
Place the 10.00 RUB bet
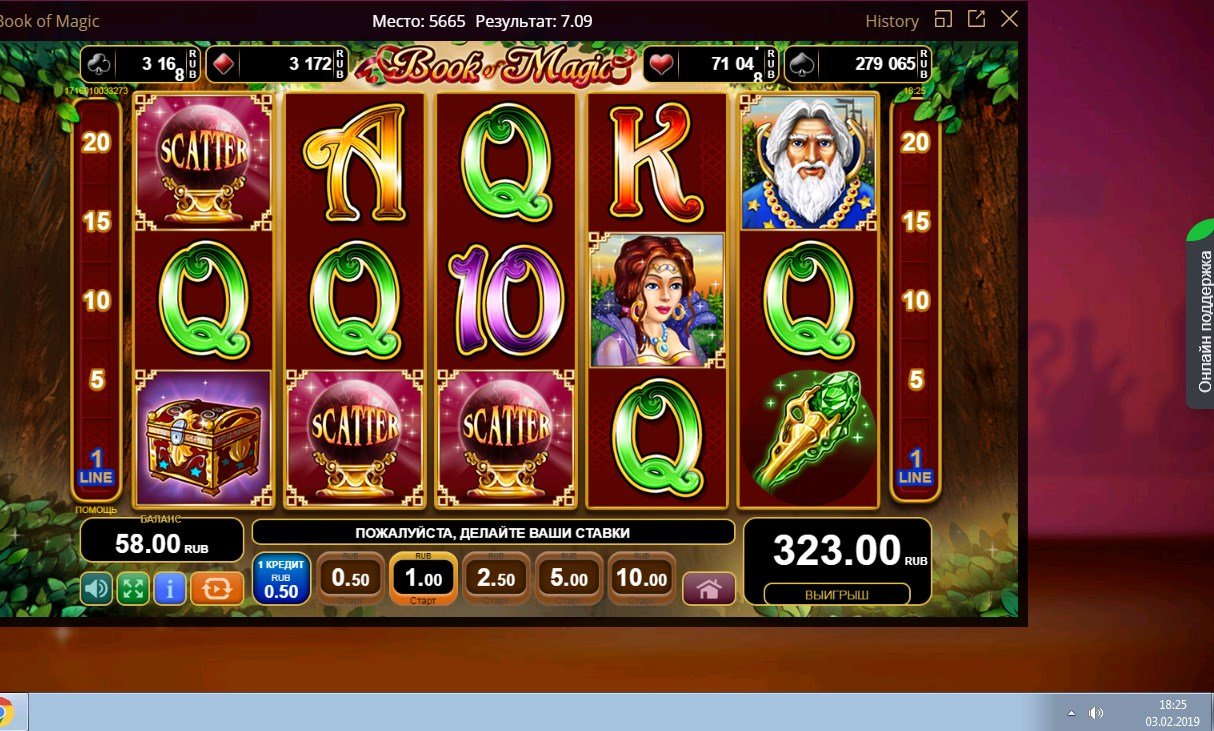641,579
